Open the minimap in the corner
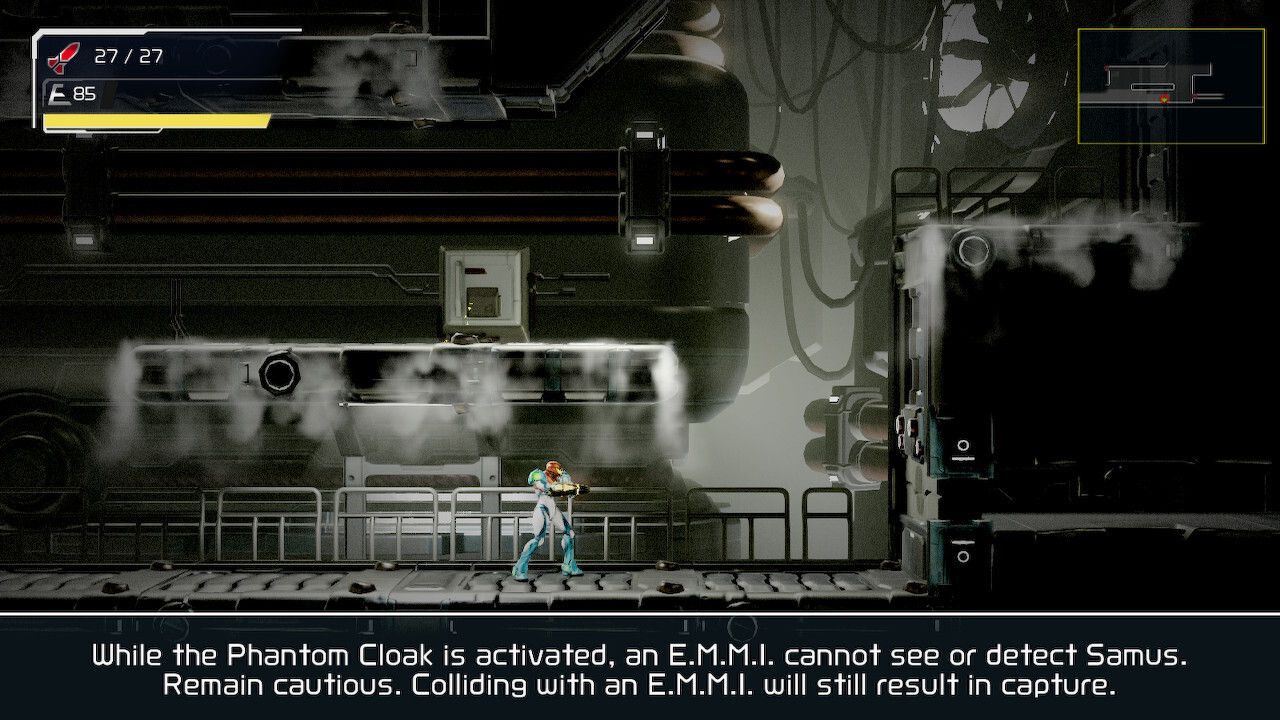 click(x=1157, y=85)
